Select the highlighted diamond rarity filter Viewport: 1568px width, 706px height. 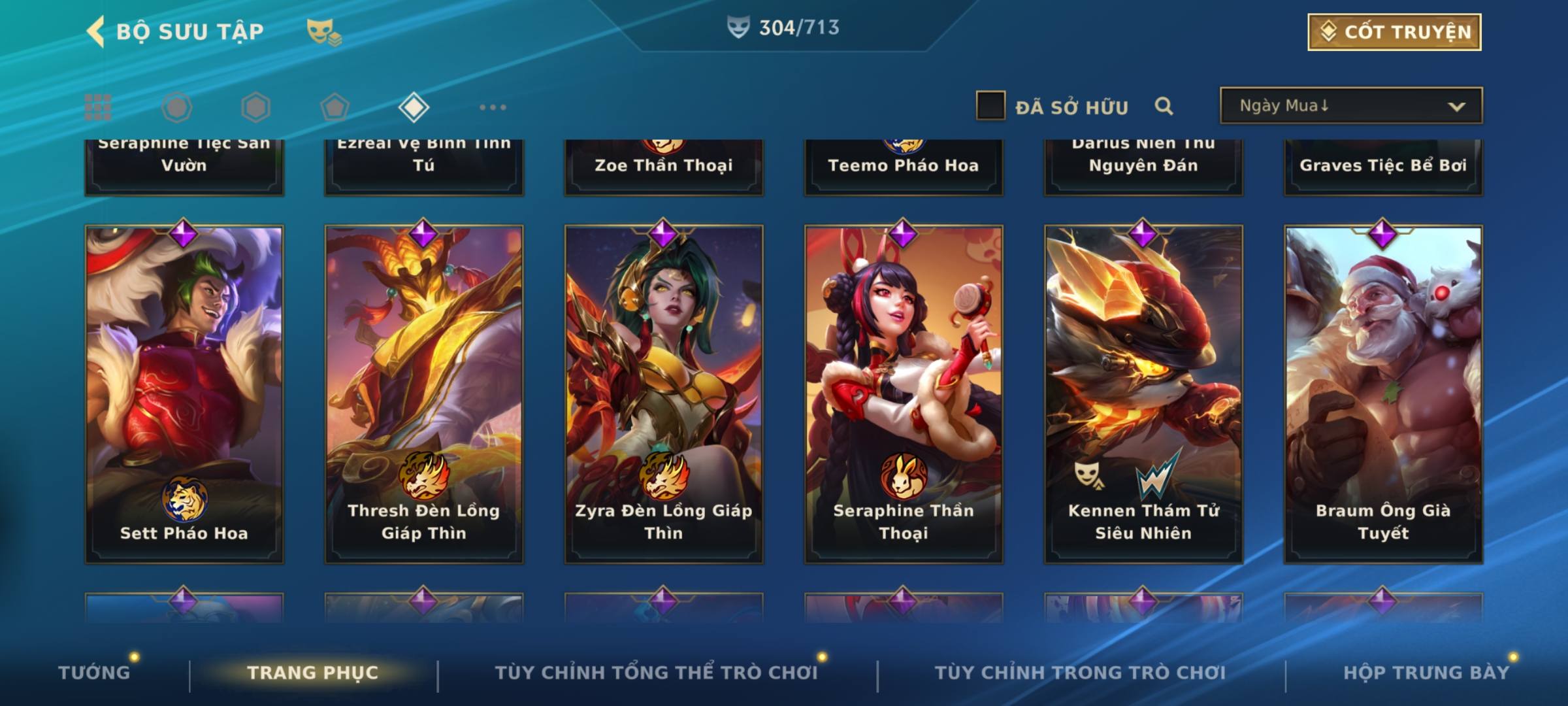tap(414, 107)
